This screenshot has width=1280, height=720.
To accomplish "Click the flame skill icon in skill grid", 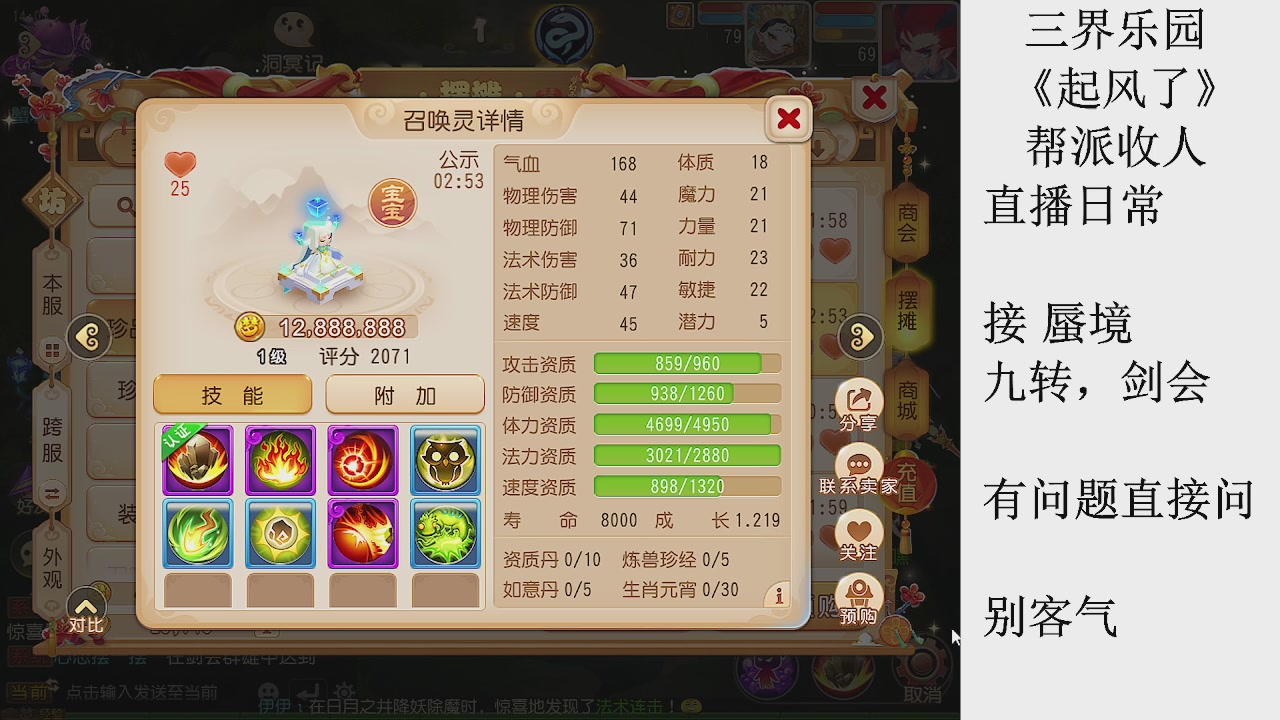I will (x=280, y=460).
